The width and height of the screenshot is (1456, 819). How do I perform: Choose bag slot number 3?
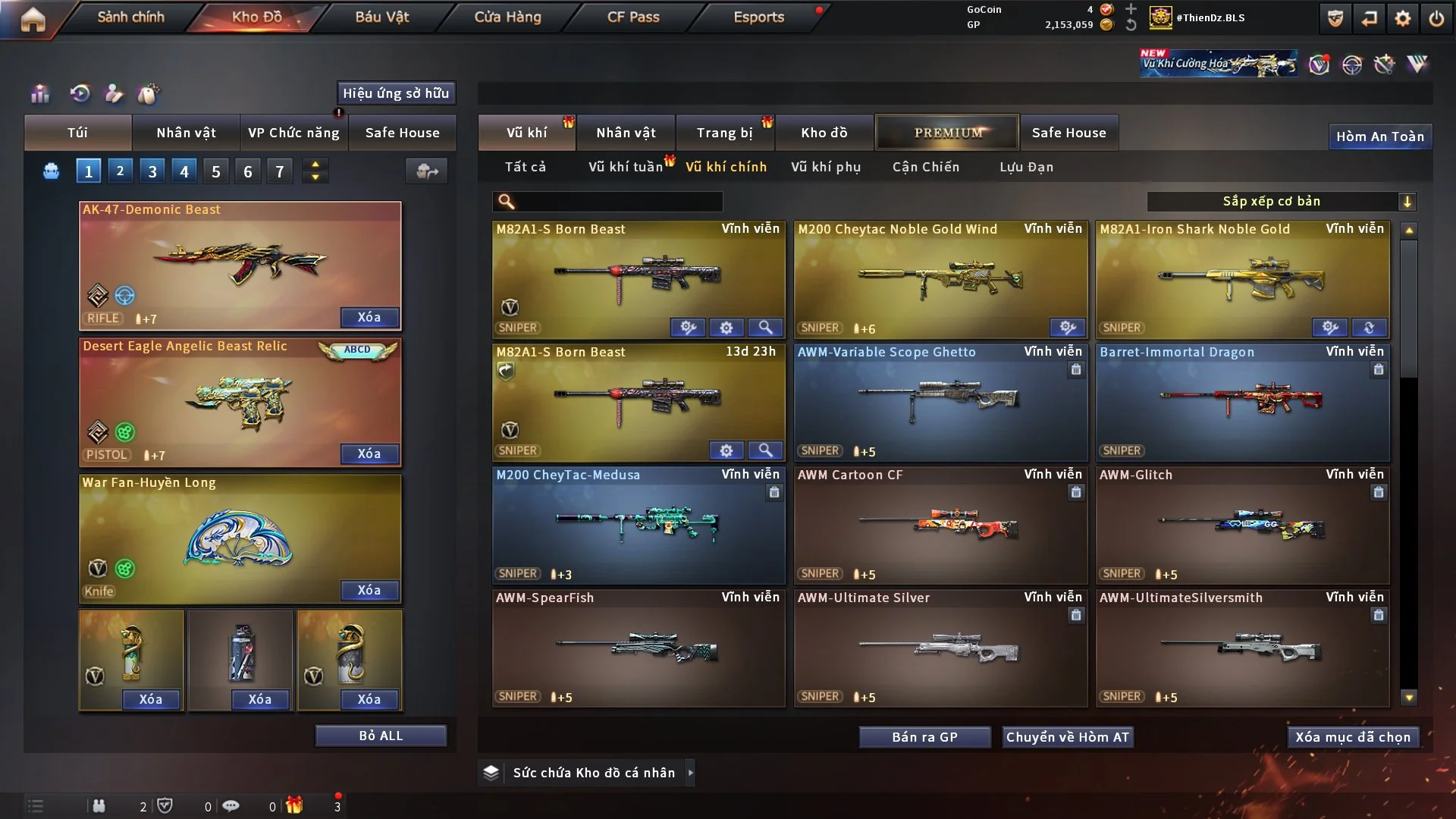[x=152, y=171]
